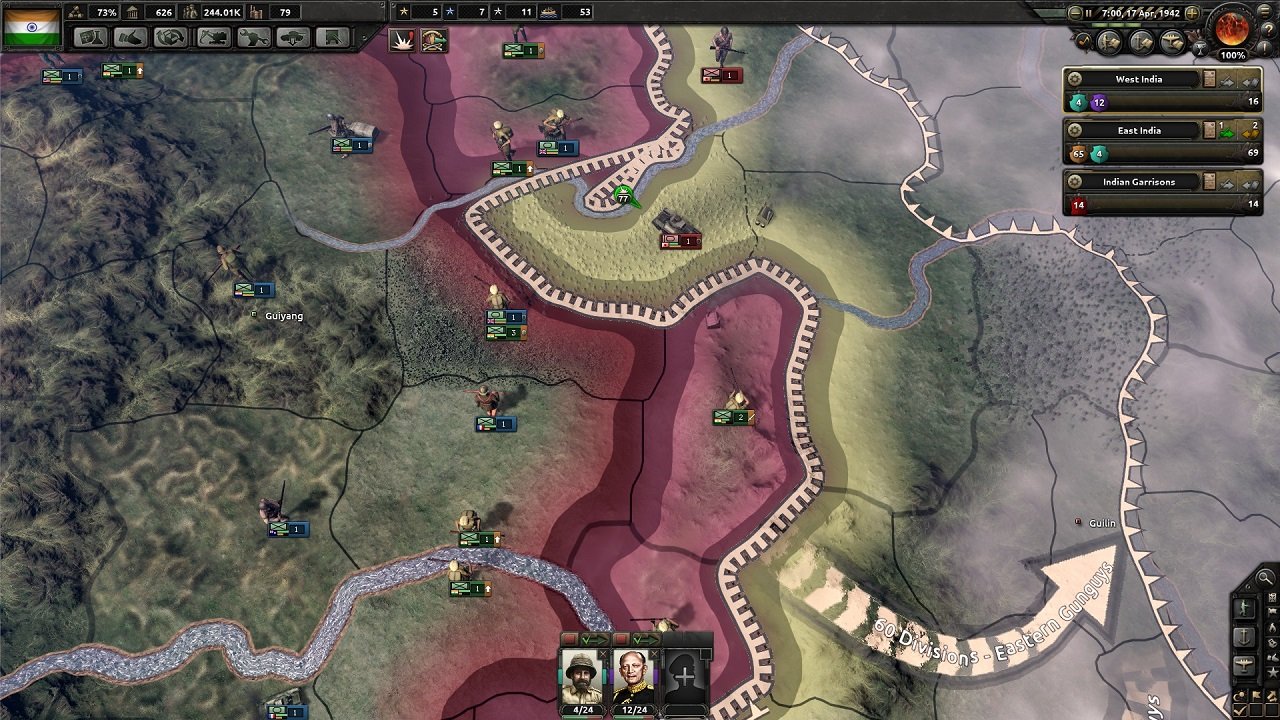1280x720 pixels.
Task: Pause the game with the pause button
Action: [x=1088, y=12]
